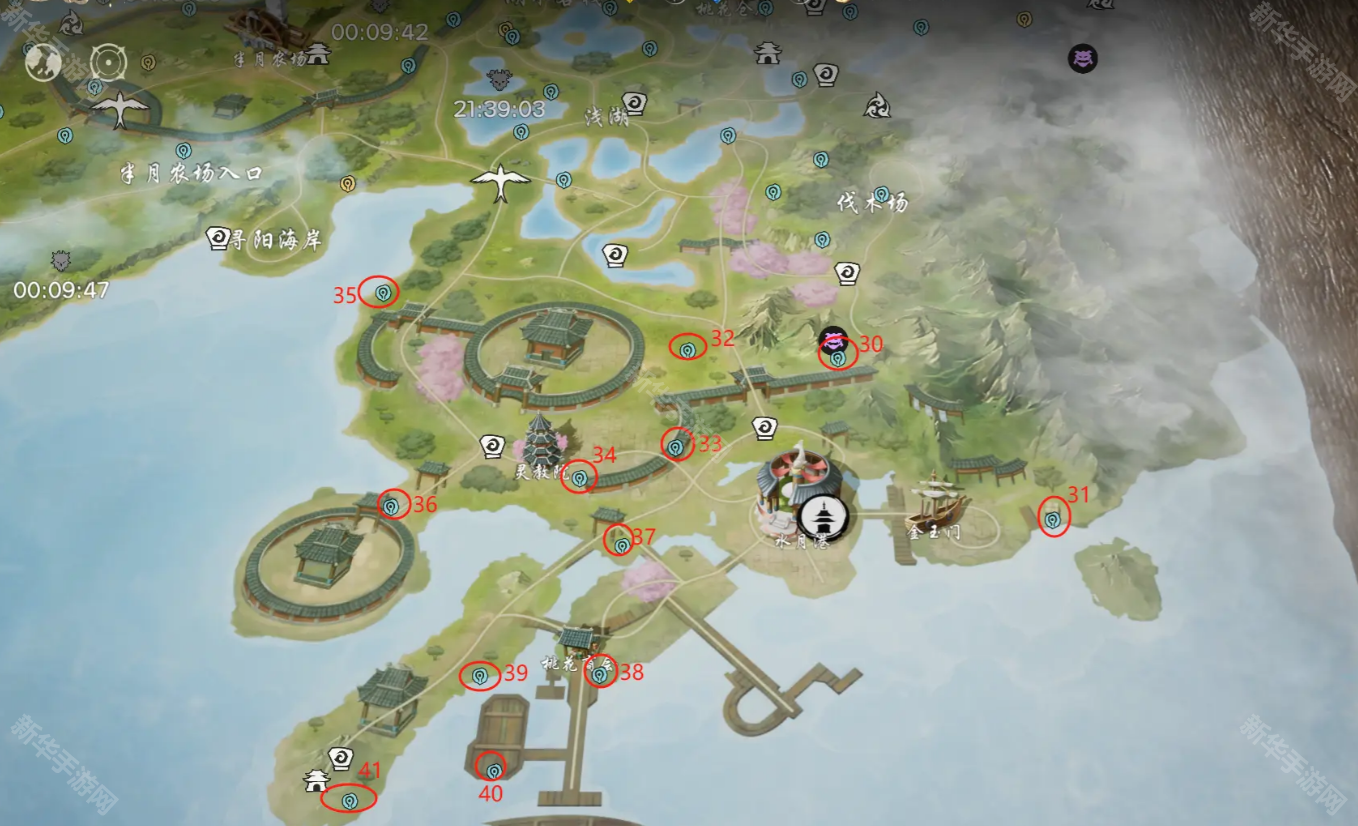Choose the teal marker numbered 38
This screenshot has height=826, width=1358.
pyautogui.click(x=600, y=675)
